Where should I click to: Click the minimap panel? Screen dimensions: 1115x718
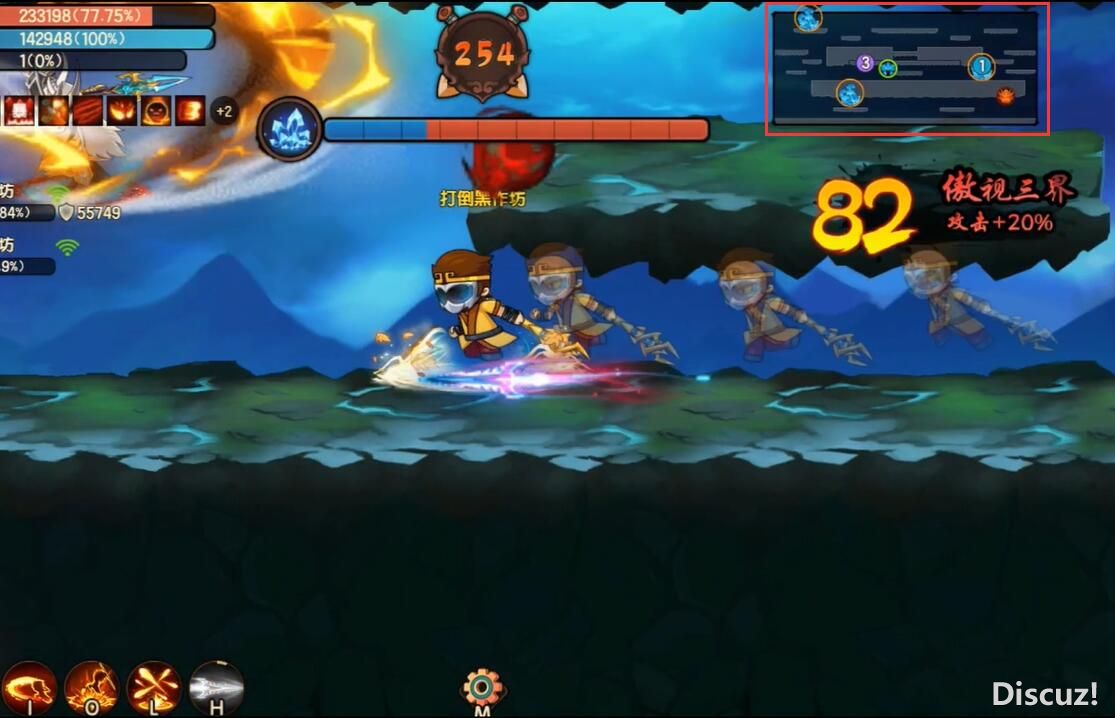(x=907, y=69)
